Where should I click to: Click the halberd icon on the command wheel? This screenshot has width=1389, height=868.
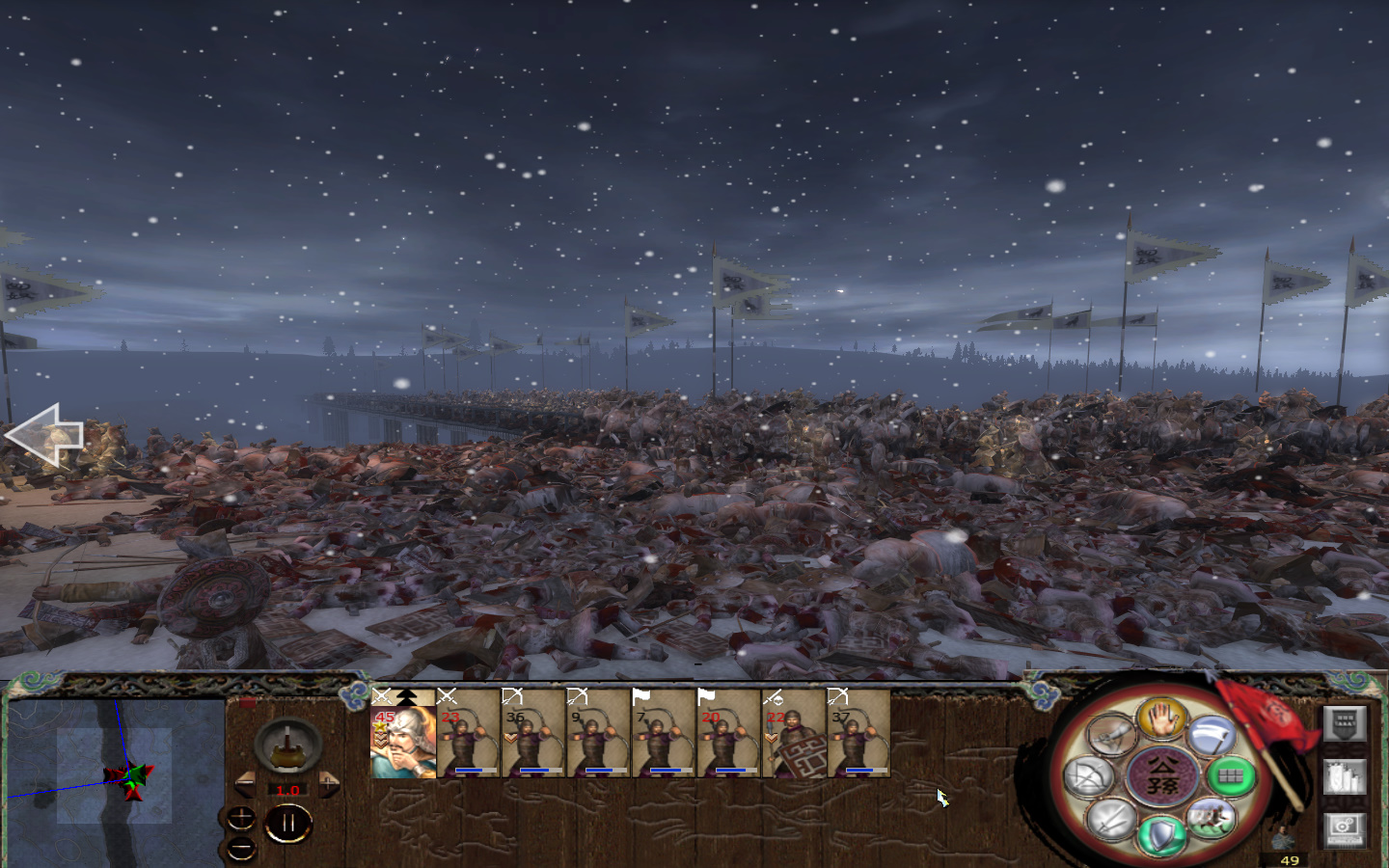1212,736
